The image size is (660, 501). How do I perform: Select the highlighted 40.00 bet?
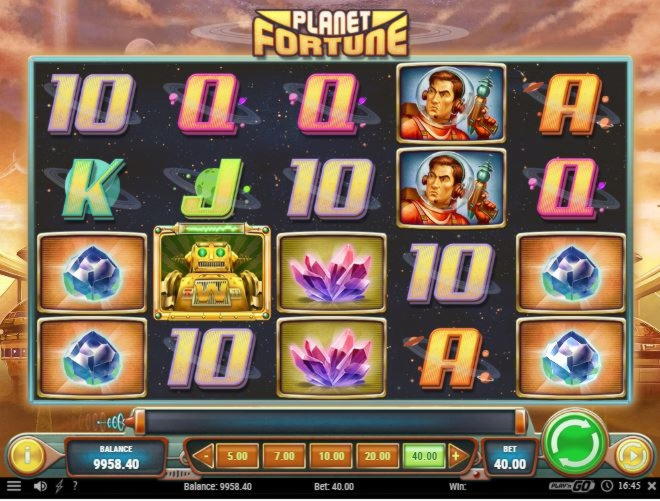(422, 456)
